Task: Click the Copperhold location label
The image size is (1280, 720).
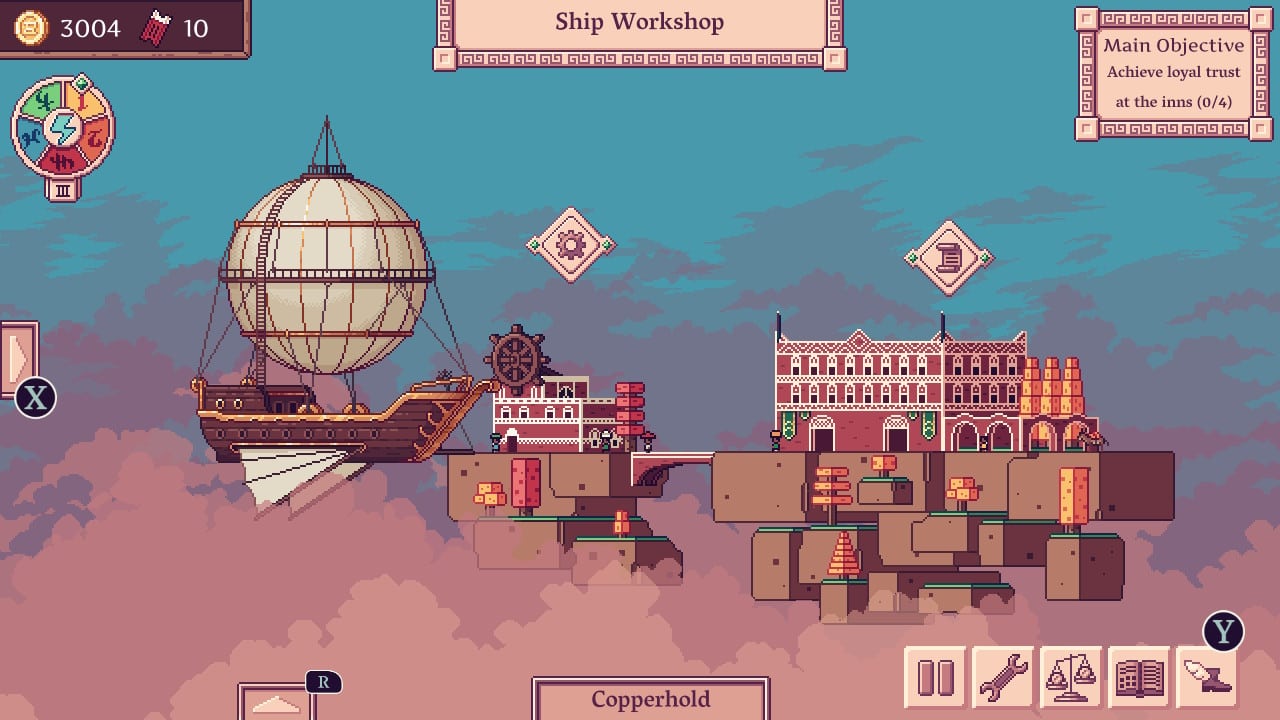Action: coord(651,699)
